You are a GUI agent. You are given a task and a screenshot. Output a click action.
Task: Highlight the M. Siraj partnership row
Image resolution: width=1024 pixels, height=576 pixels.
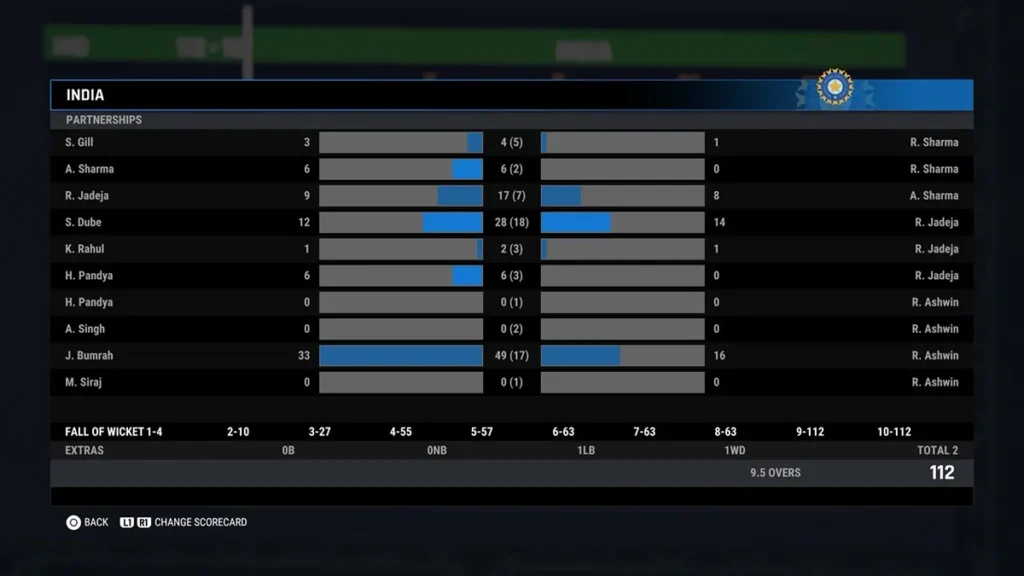coord(511,382)
